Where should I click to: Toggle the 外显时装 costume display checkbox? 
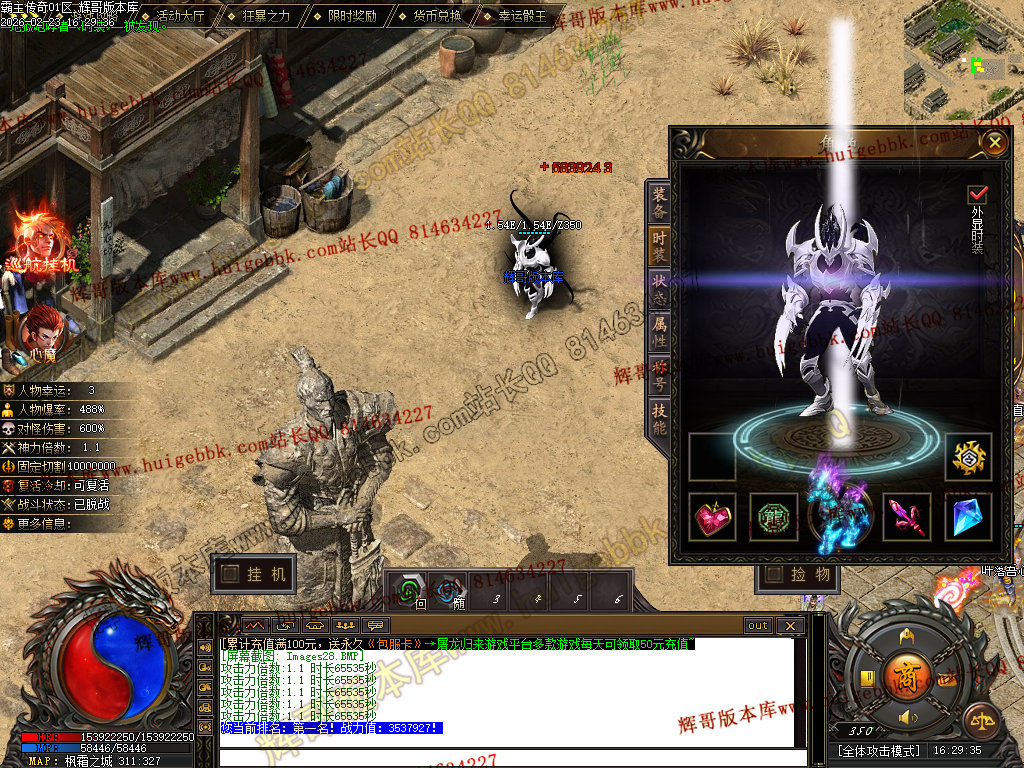tap(977, 195)
